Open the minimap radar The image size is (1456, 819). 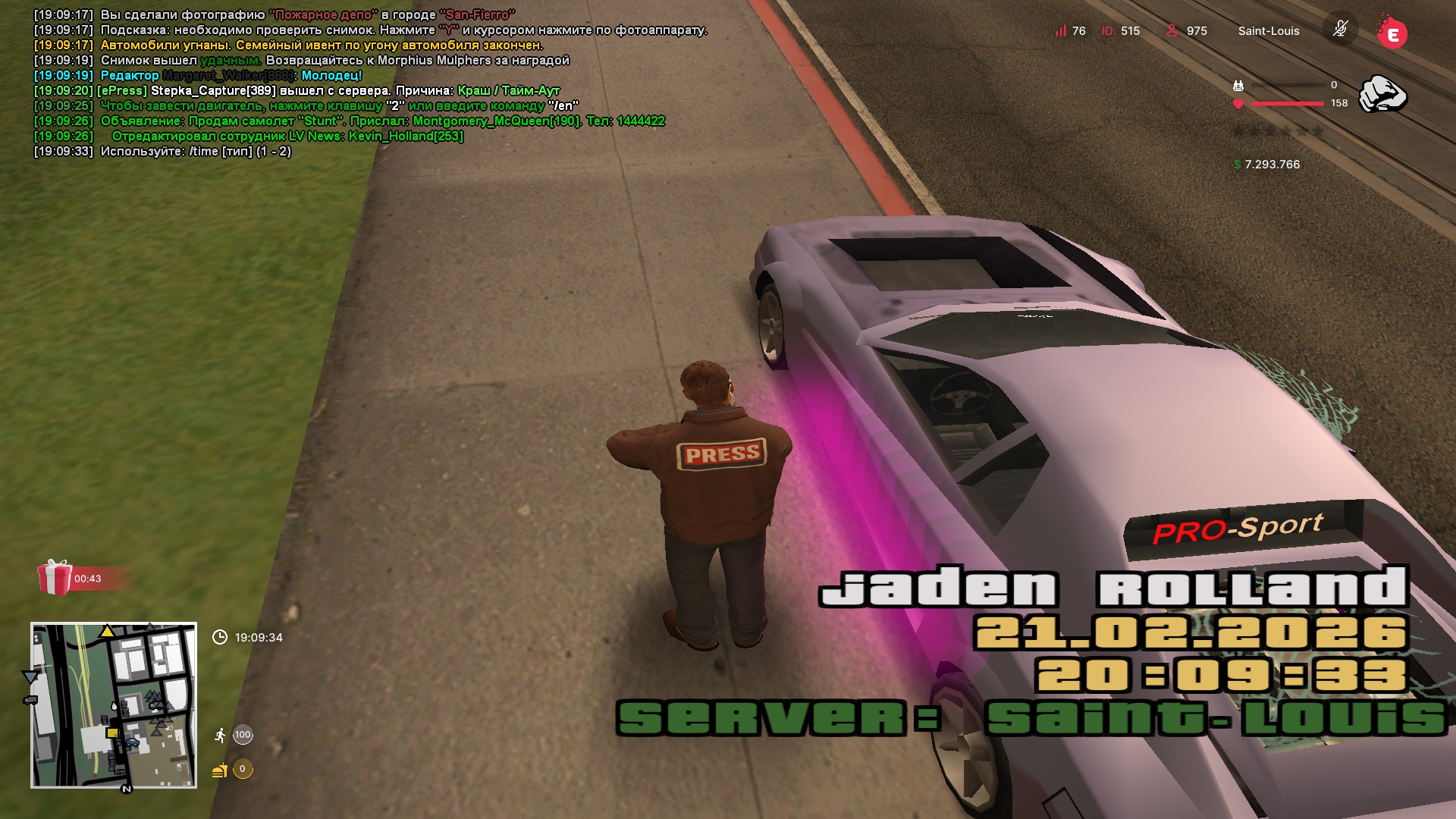(114, 705)
